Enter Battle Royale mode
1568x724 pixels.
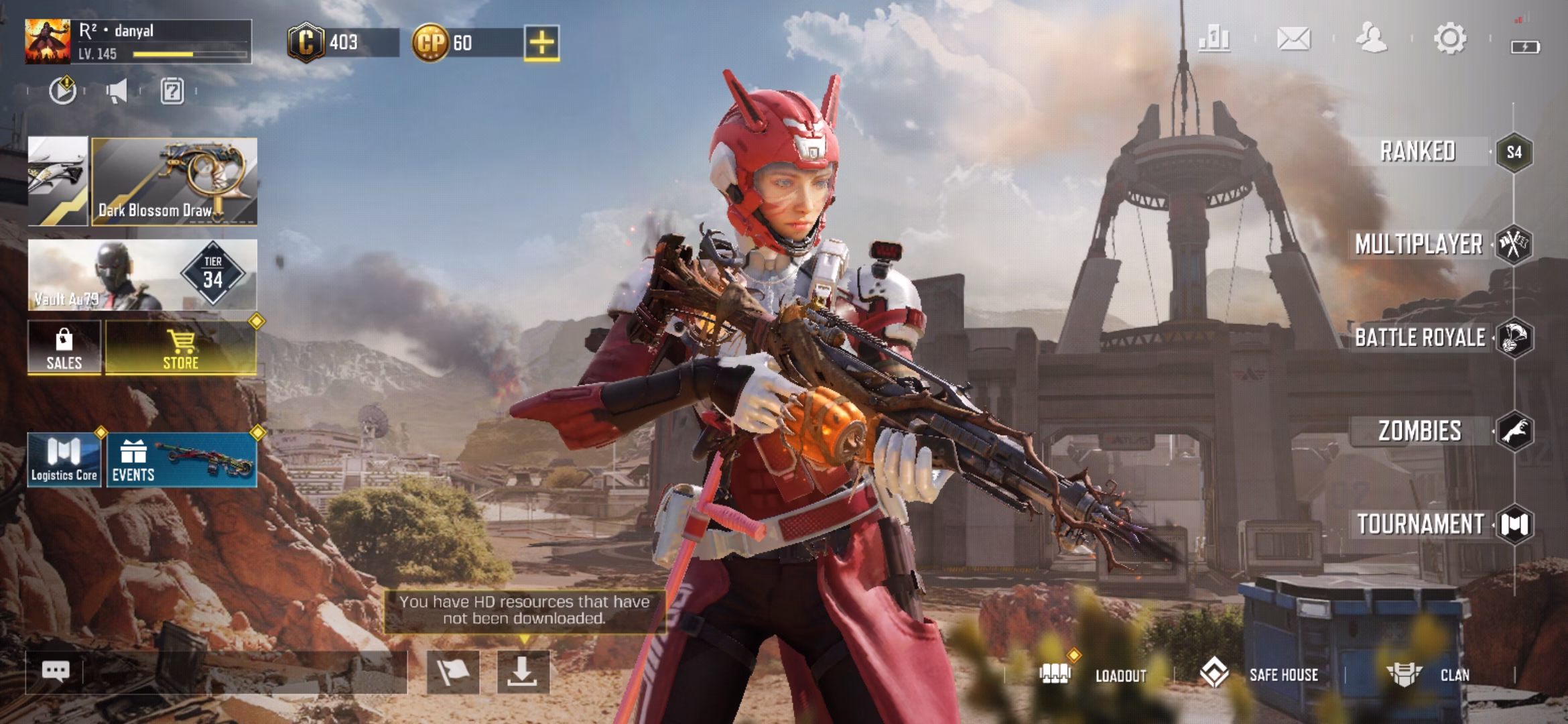(x=1420, y=338)
